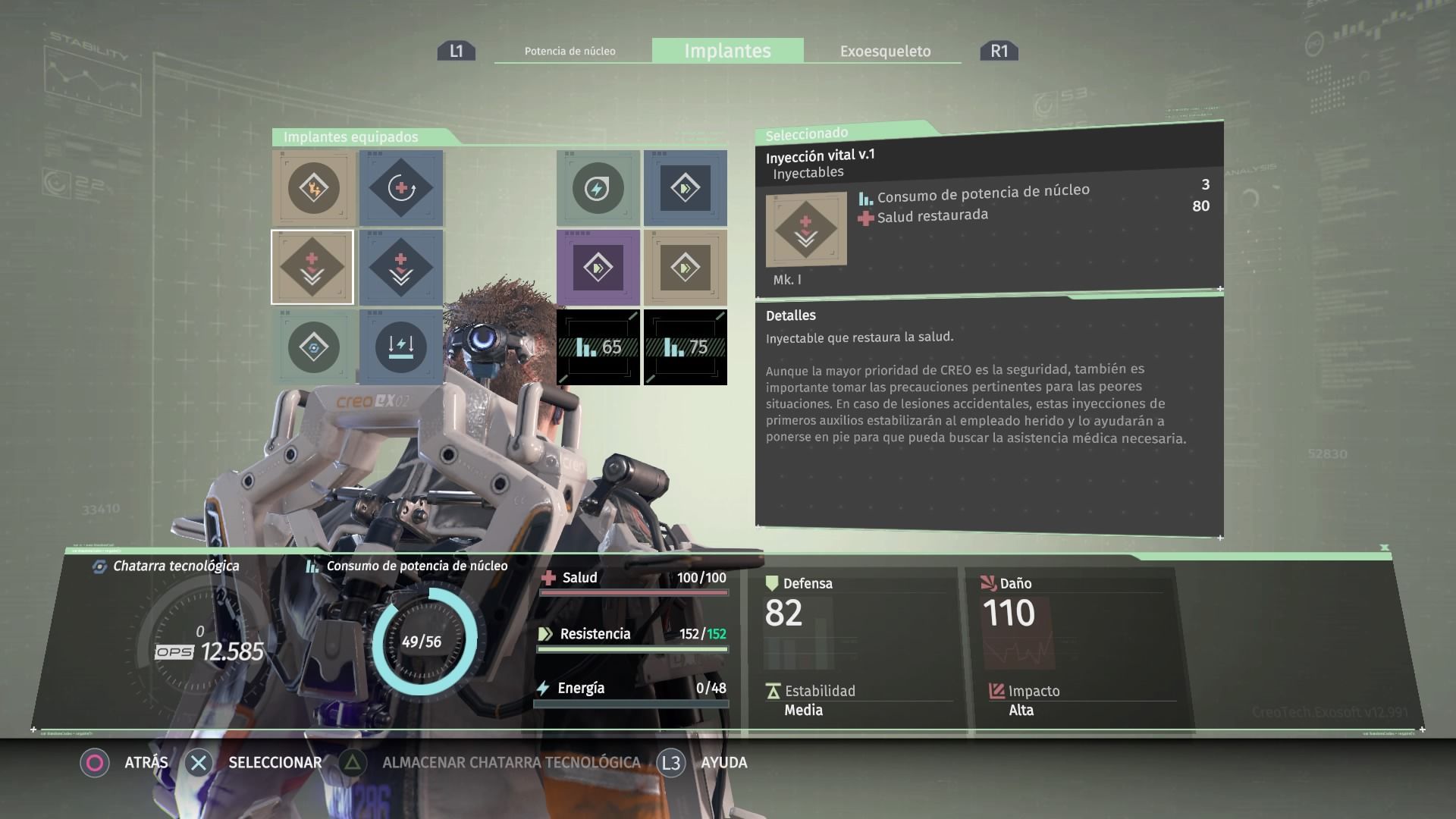
Task: Switch to the Potencia de núcleo tab
Action: point(570,51)
